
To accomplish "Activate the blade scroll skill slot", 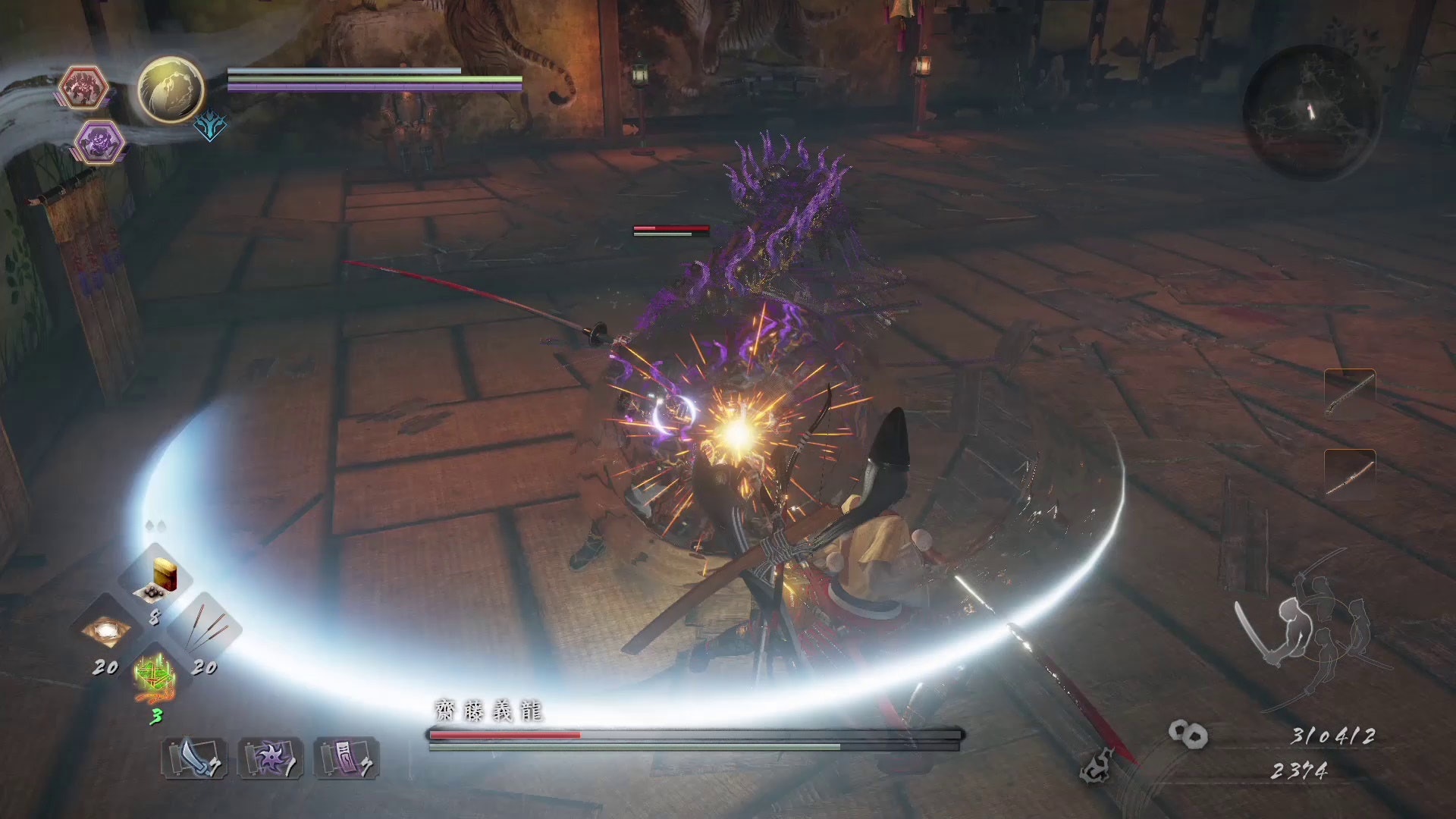I will [194, 758].
